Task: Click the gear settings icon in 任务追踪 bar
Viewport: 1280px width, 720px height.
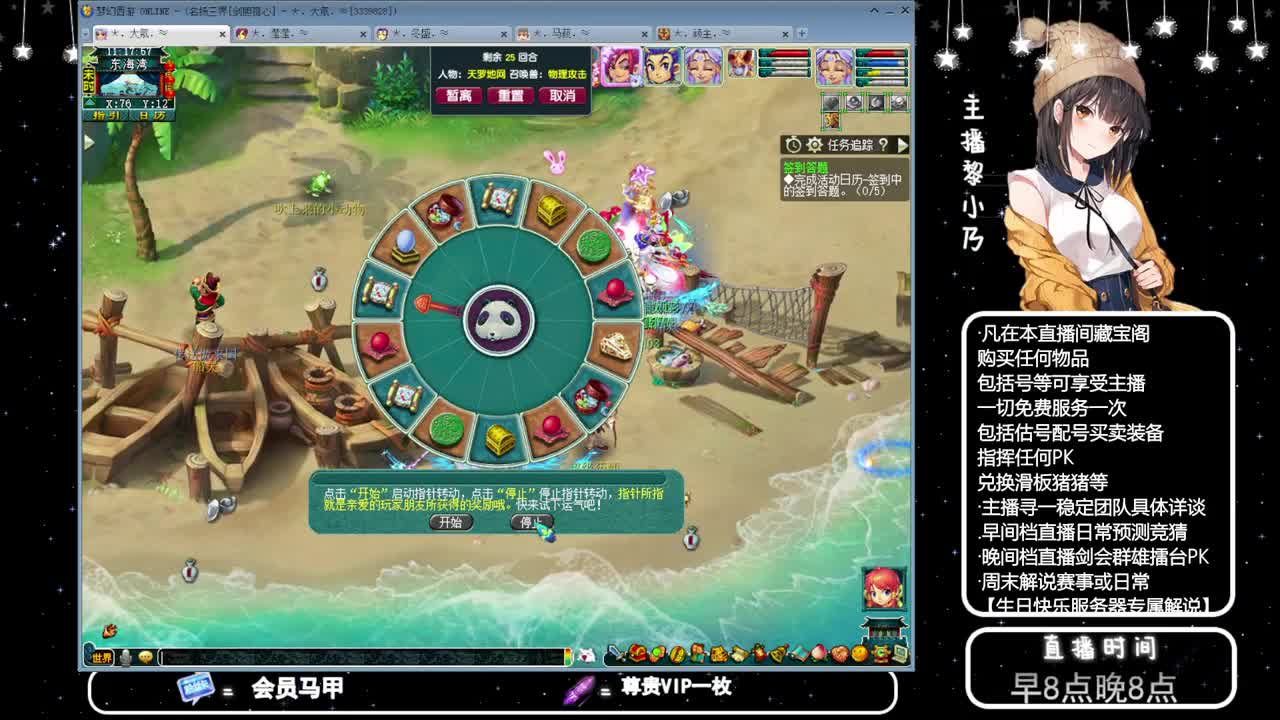Action: click(x=814, y=145)
